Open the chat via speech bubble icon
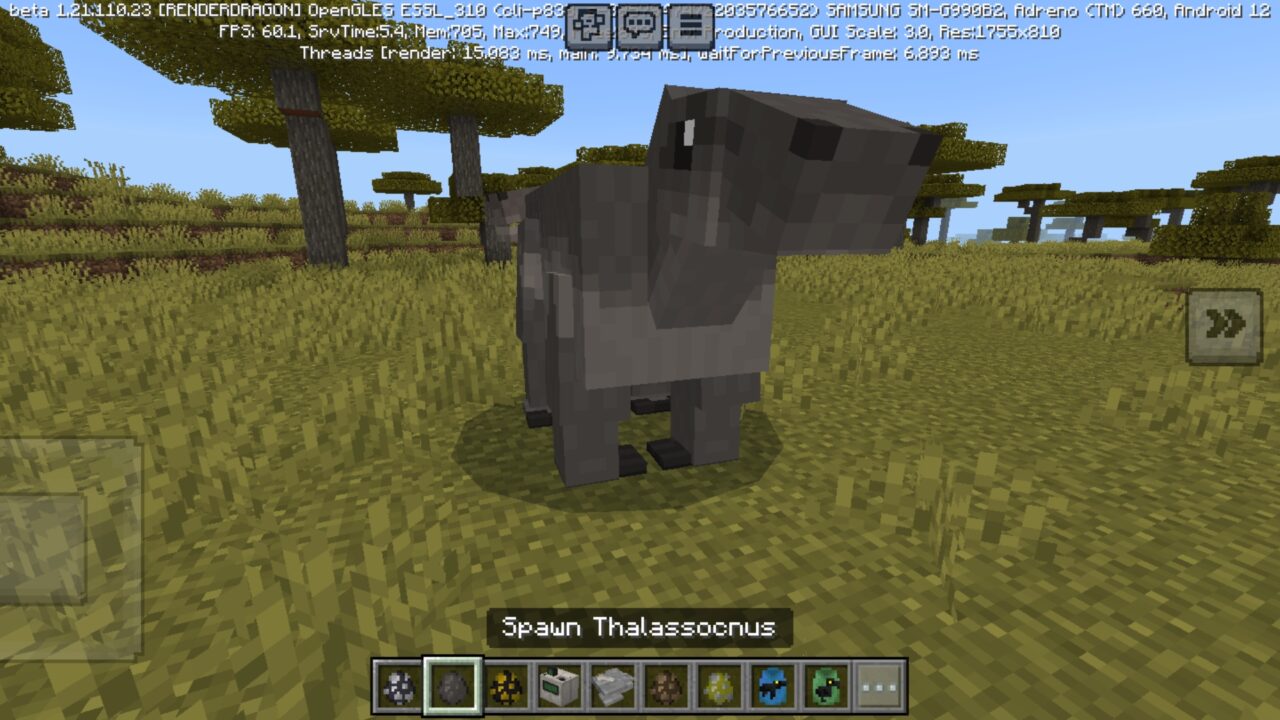The width and height of the screenshot is (1280, 720). [637, 22]
